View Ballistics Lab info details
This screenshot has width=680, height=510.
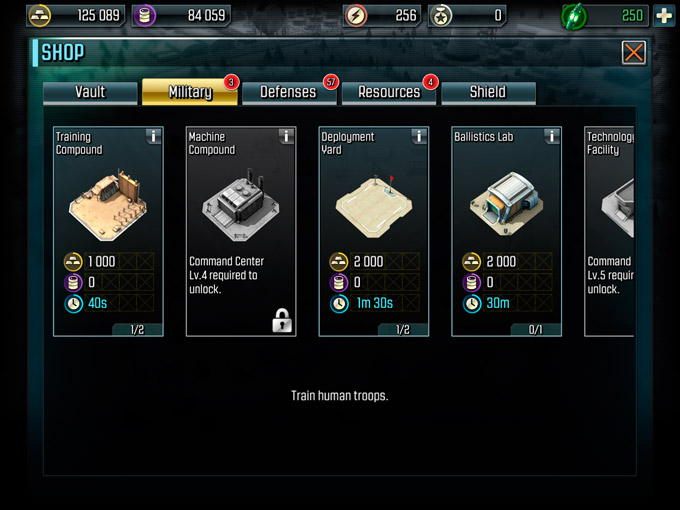point(552,136)
